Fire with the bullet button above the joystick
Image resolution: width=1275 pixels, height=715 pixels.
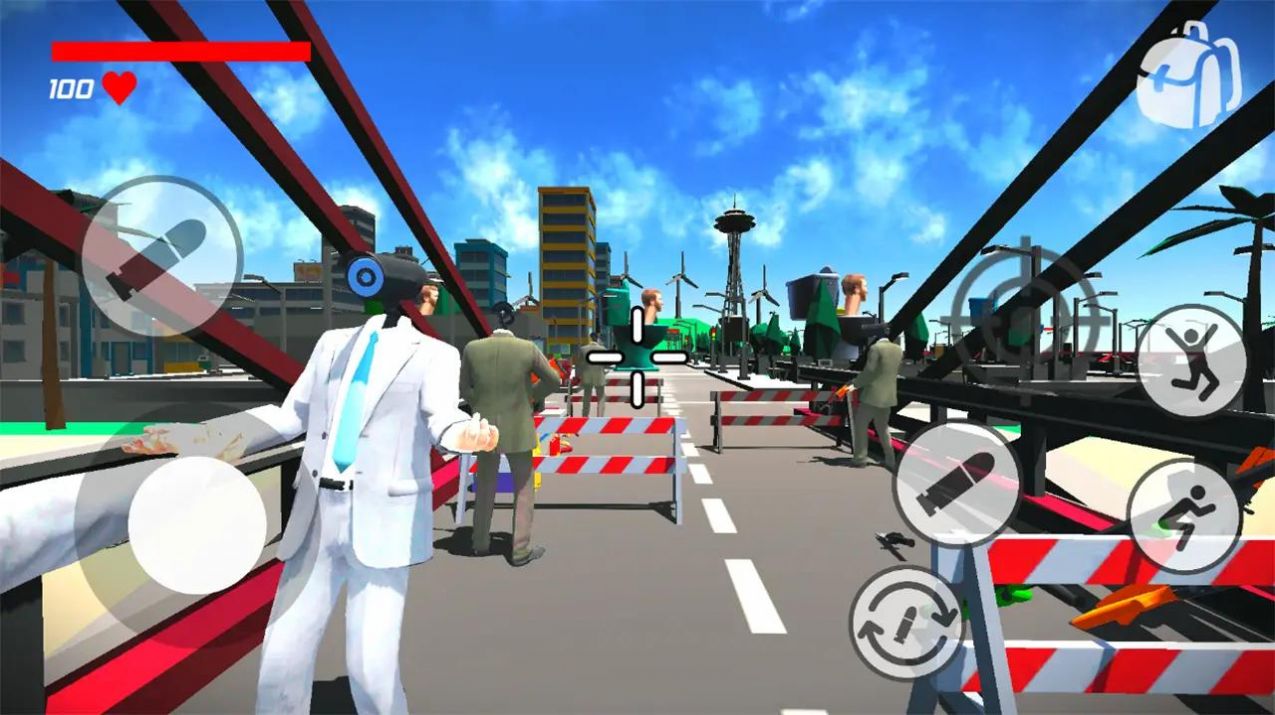160,257
